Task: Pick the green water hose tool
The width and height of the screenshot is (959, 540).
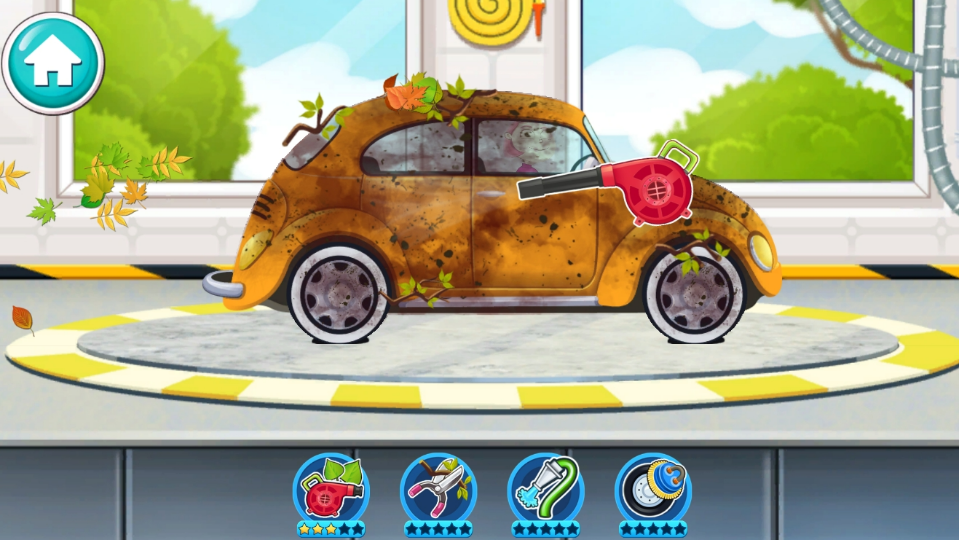Action: (x=545, y=488)
